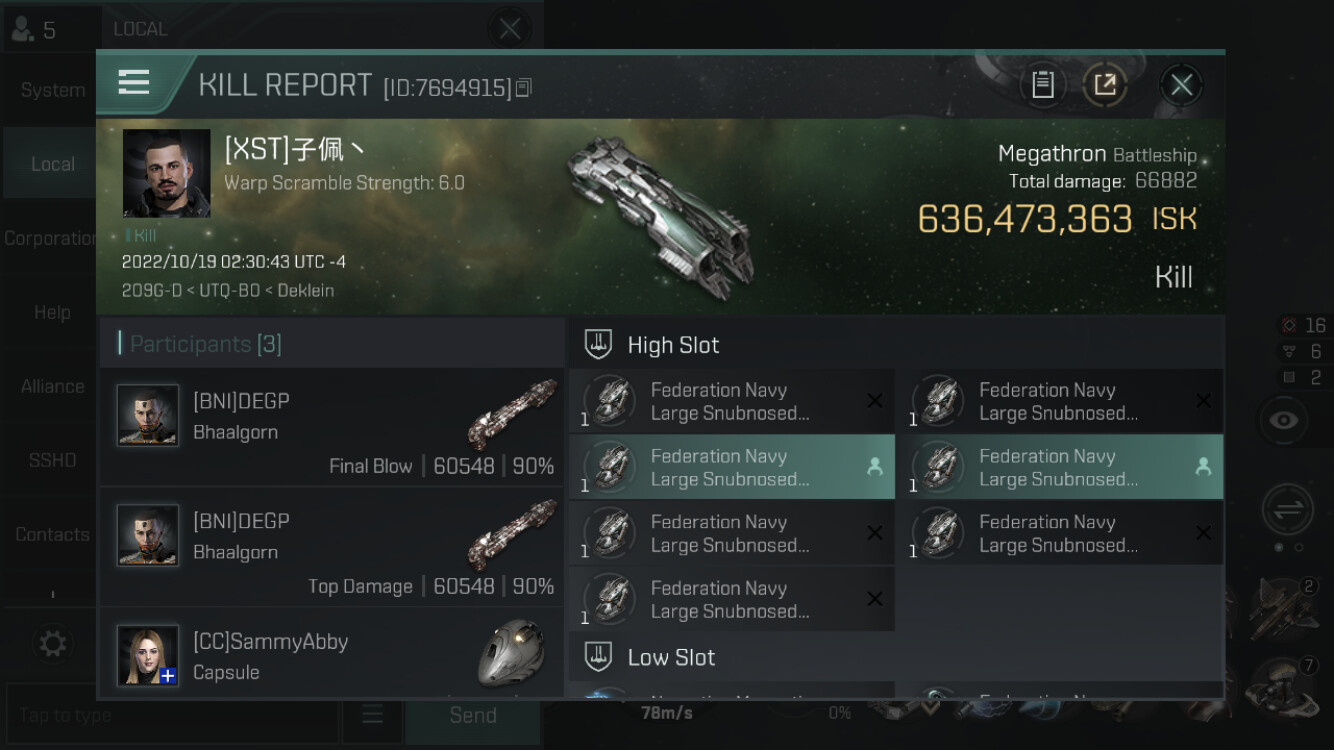Open the Kill Report hamburger menu
This screenshot has width=1334, height=750.
(x=134, y=83)
